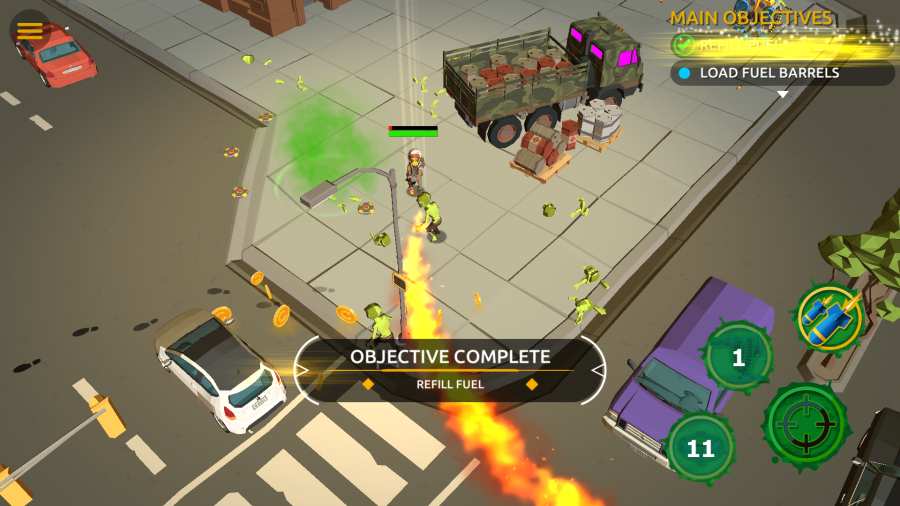900x506 pixels.
Task: Use the ability showing count 11
Action: (700, 448)
